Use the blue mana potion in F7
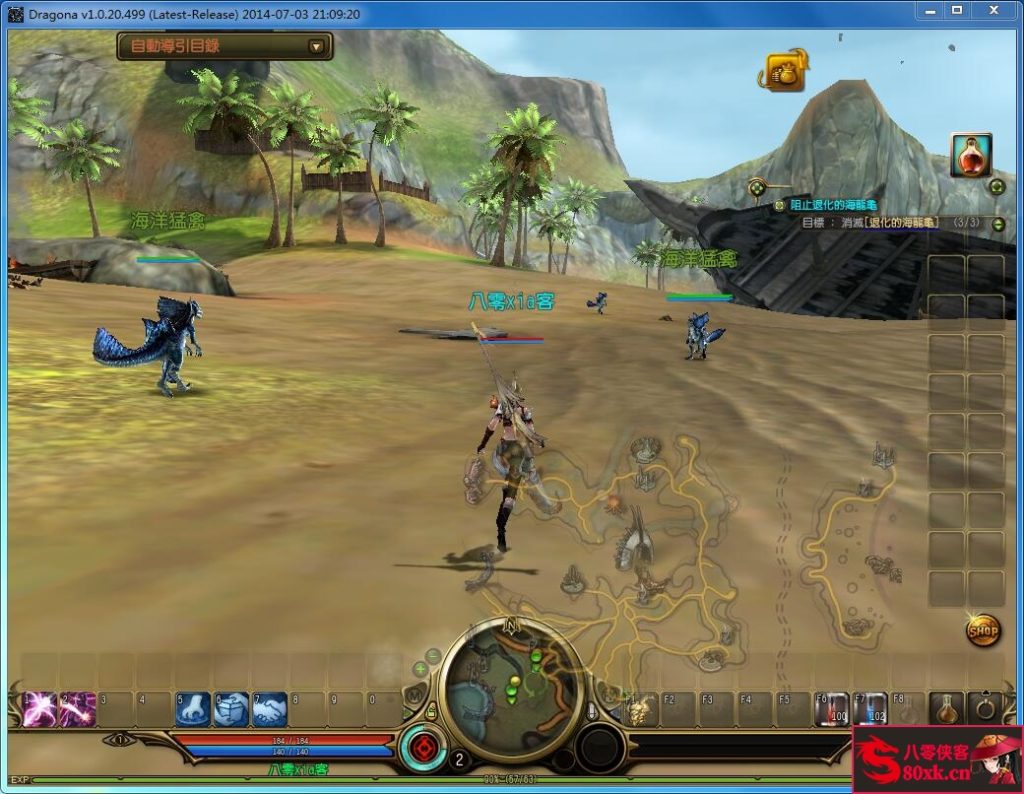 coord(870,709)
